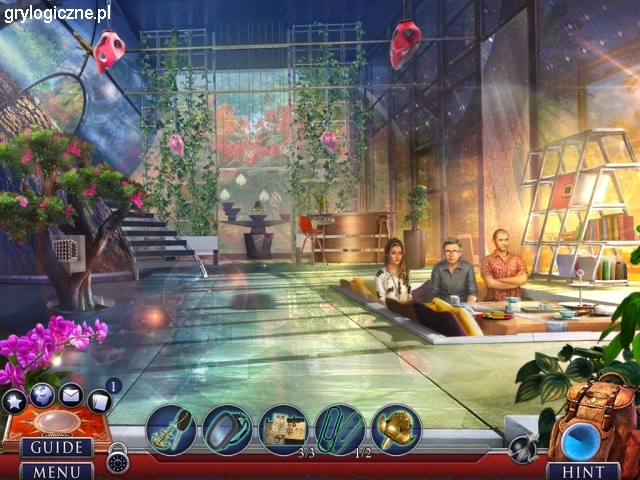This screenshot has width=640, height=480.
Task: Click the crystal dome on the guide book
Action: pyautogui.click(x=56, y=419)
